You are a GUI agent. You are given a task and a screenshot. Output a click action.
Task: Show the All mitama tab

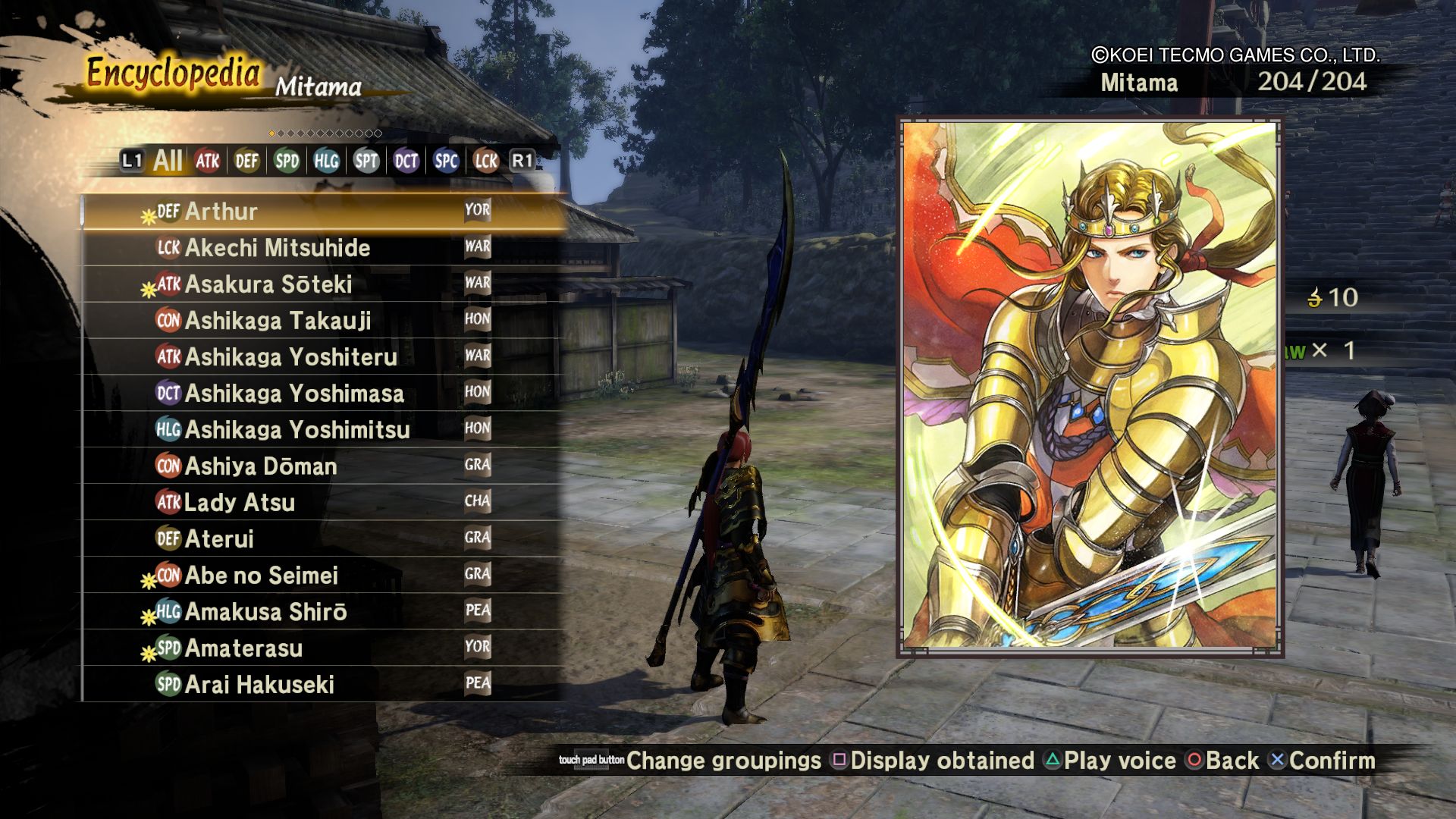[x=168, y=161]
